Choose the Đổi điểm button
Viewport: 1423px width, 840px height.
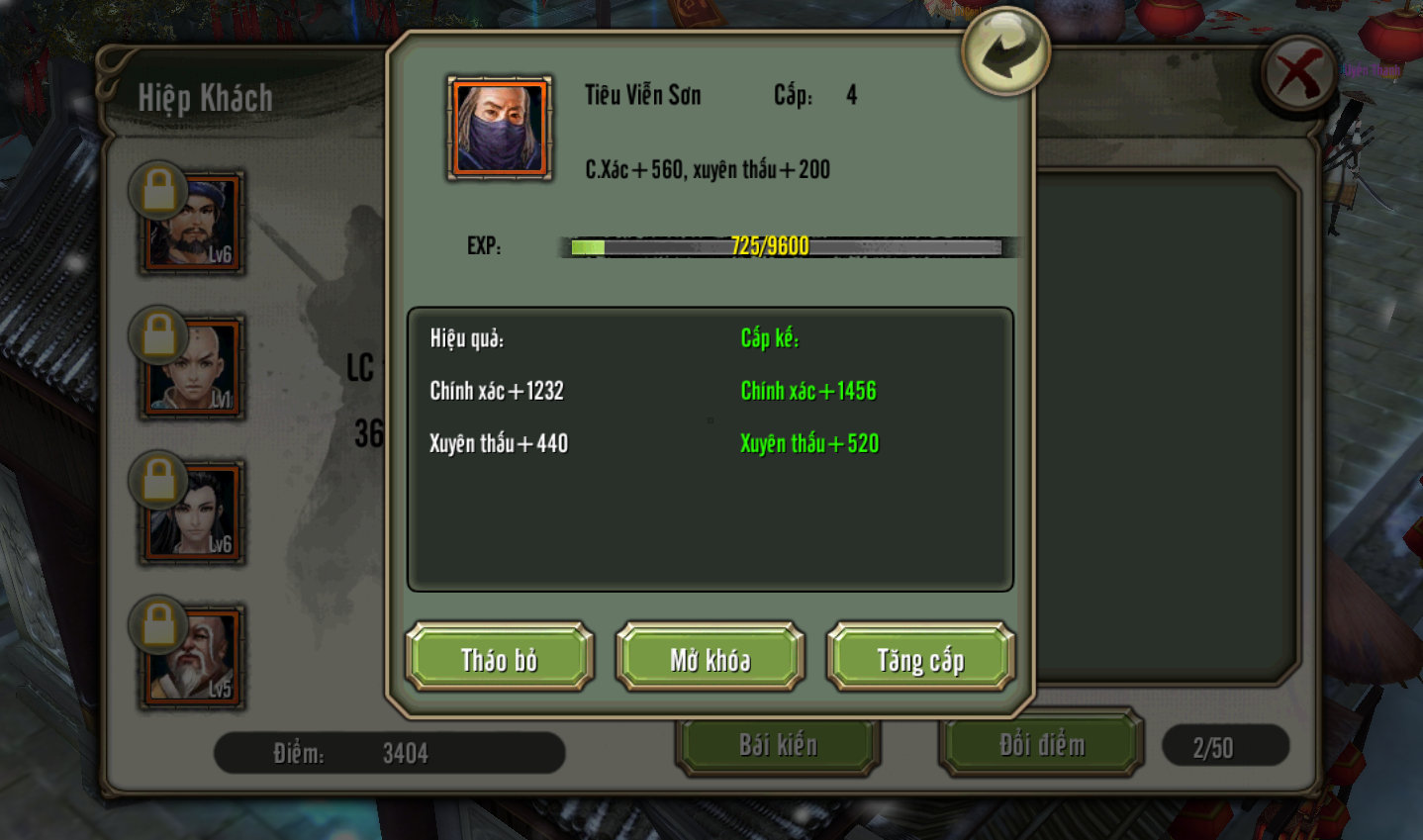[x=1041, y=745]
